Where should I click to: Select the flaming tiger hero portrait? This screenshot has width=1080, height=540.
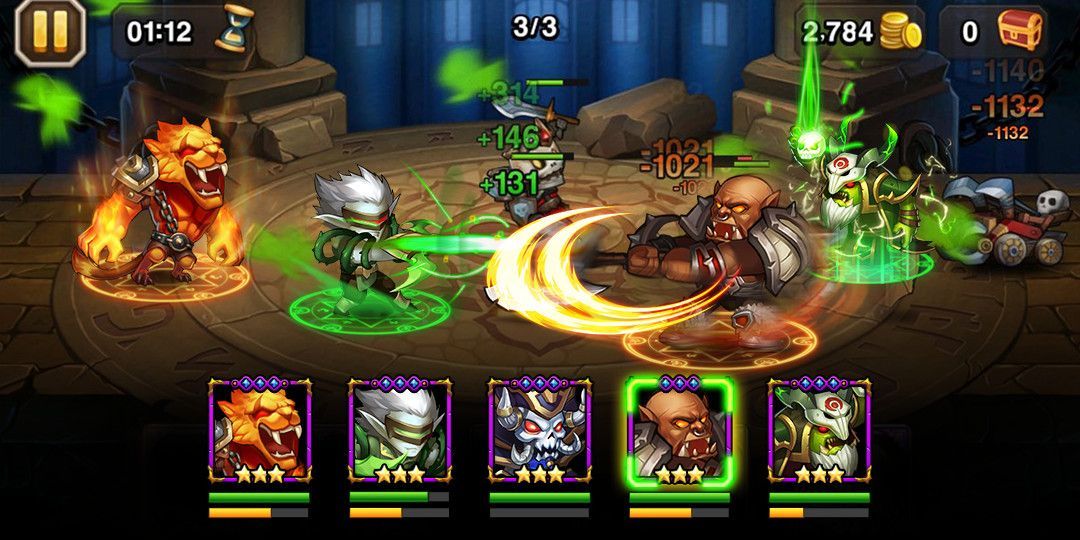(x=260, y=432)
